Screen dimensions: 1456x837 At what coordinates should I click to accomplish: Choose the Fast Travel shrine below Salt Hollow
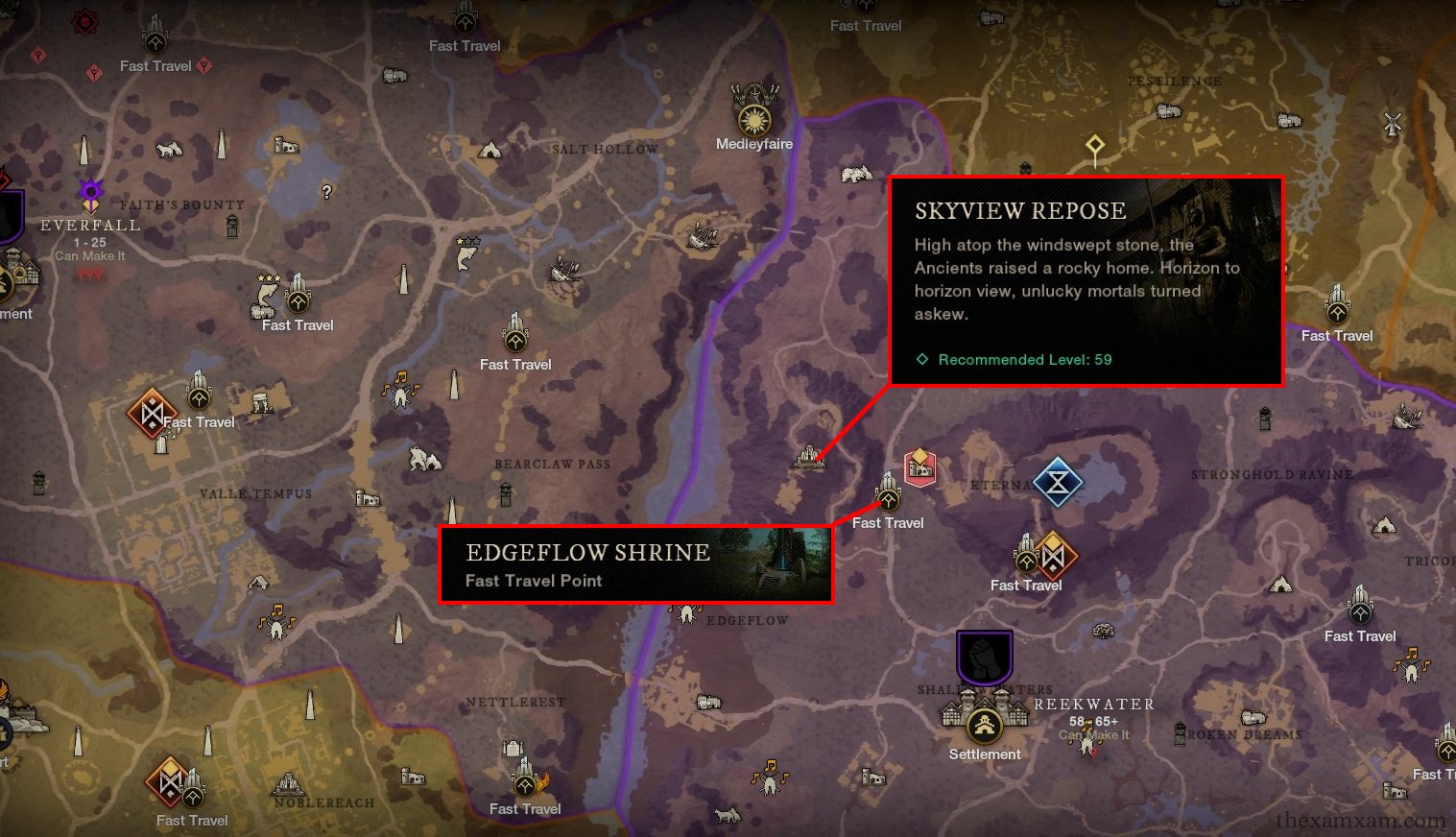[x=515, y=336]
